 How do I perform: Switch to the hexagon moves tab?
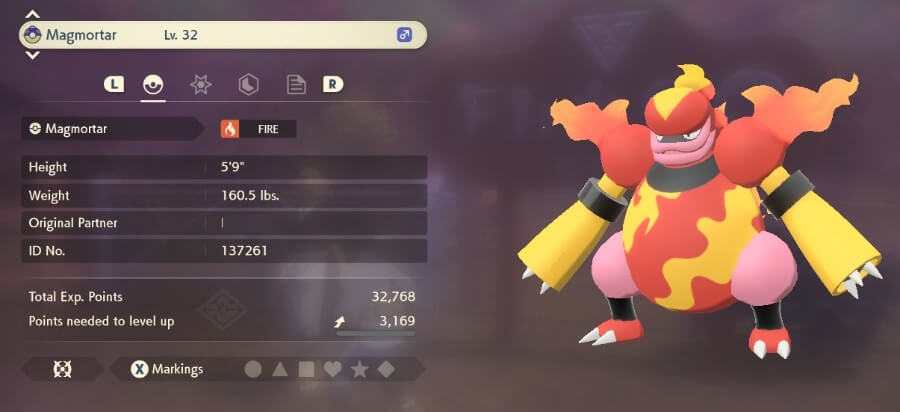coord(249,85)
